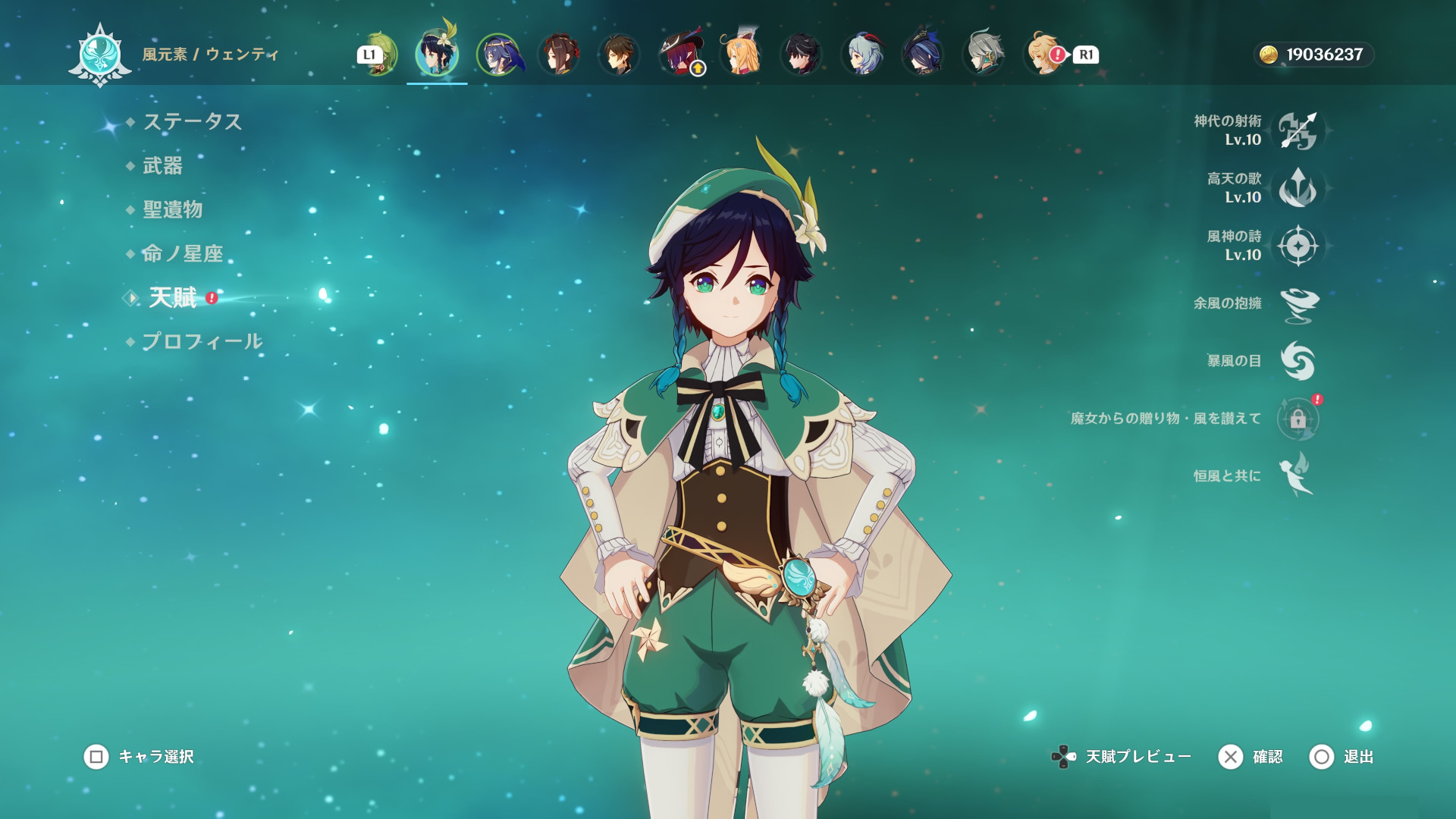
Task: Choose the 風神の詩 burst talent
Action: (x=1298, y=246)
